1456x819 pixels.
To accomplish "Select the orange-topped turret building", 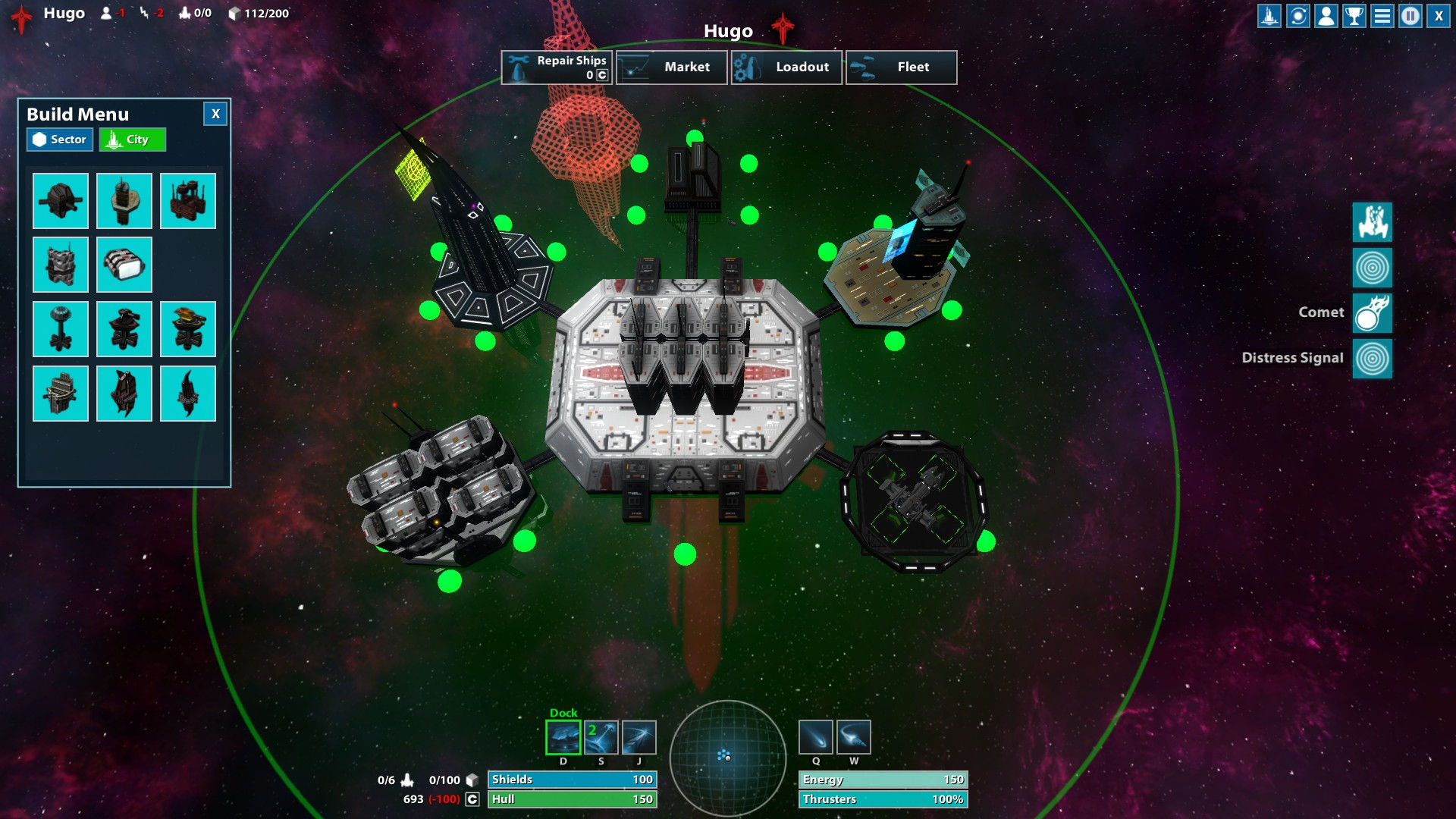I will coord(188,329).
